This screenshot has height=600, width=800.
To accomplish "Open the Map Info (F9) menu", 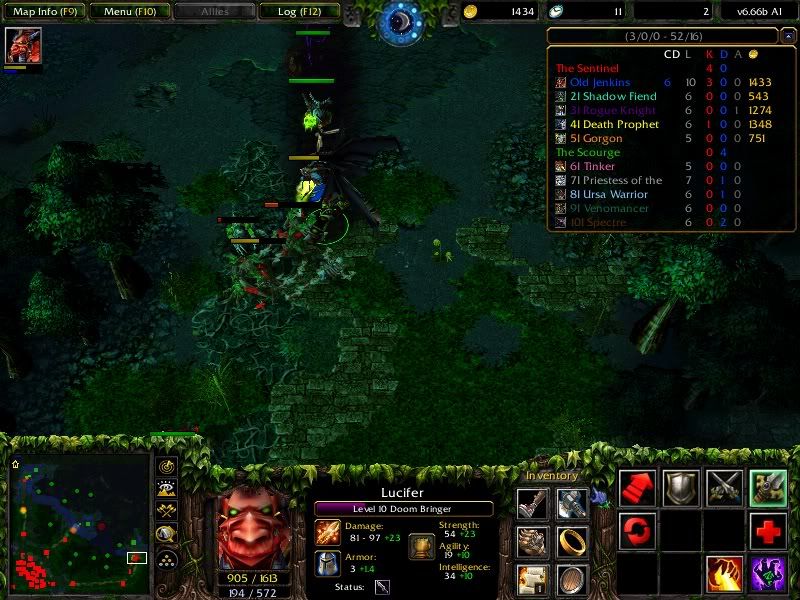I will tap(43, 12).
